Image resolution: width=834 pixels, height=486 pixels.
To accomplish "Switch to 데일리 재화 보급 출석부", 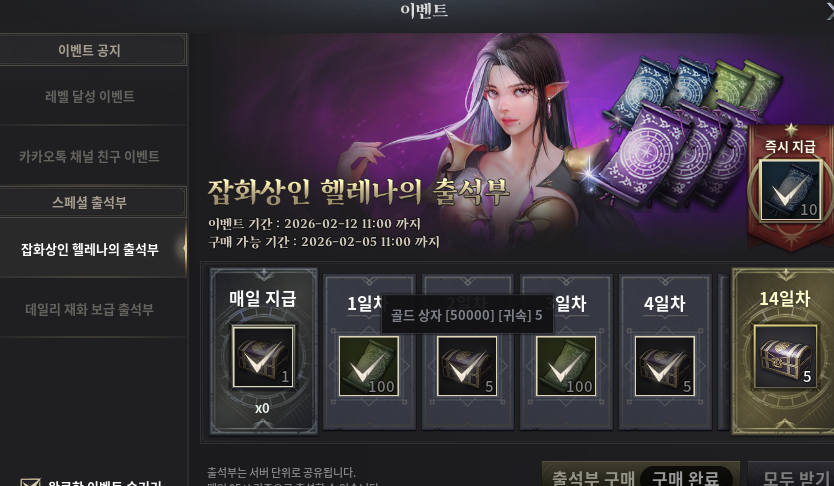I will pyautogui.click(x=90, y=310).
